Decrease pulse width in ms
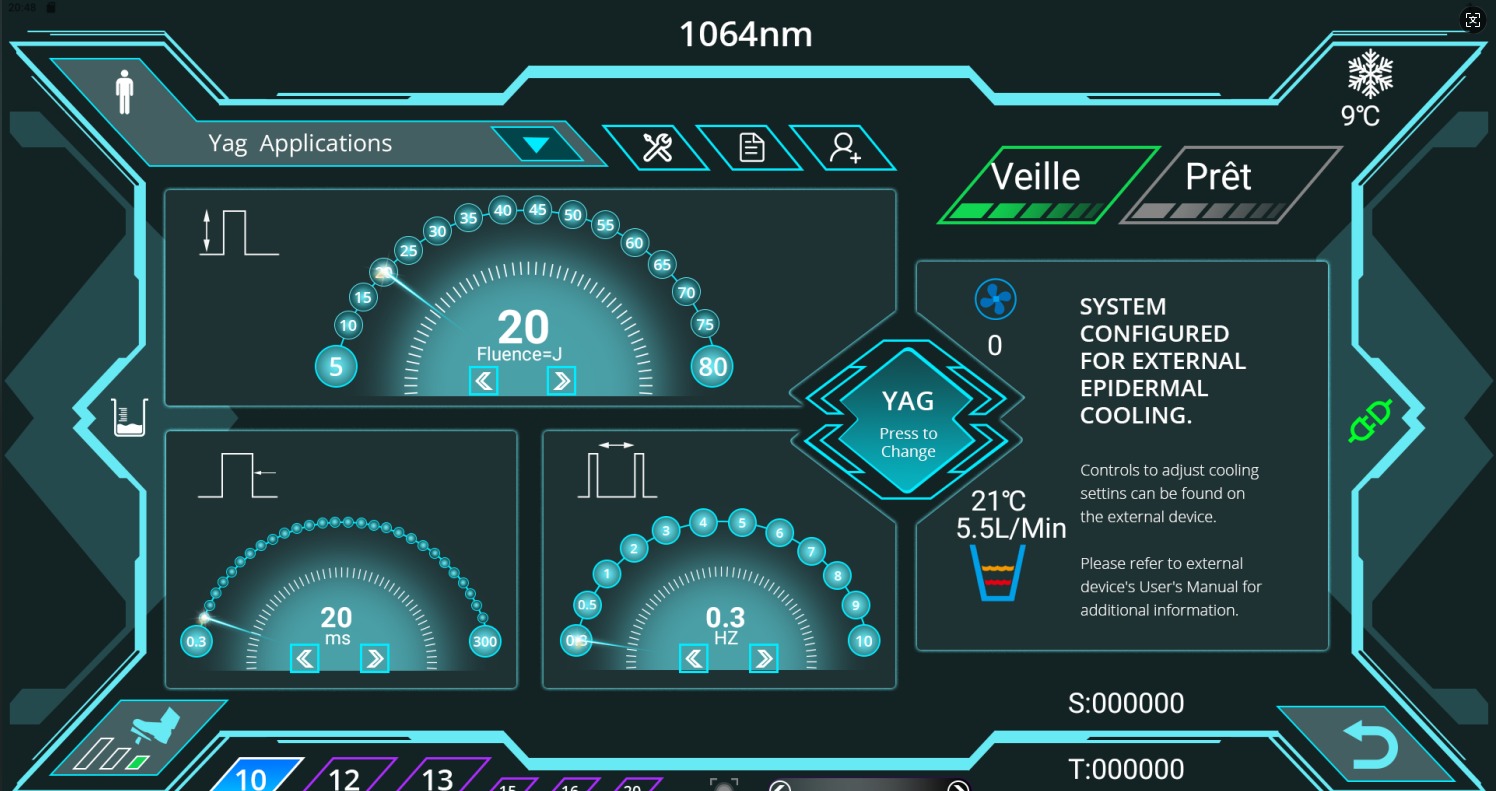1496x791 pixels. (305, 657)
